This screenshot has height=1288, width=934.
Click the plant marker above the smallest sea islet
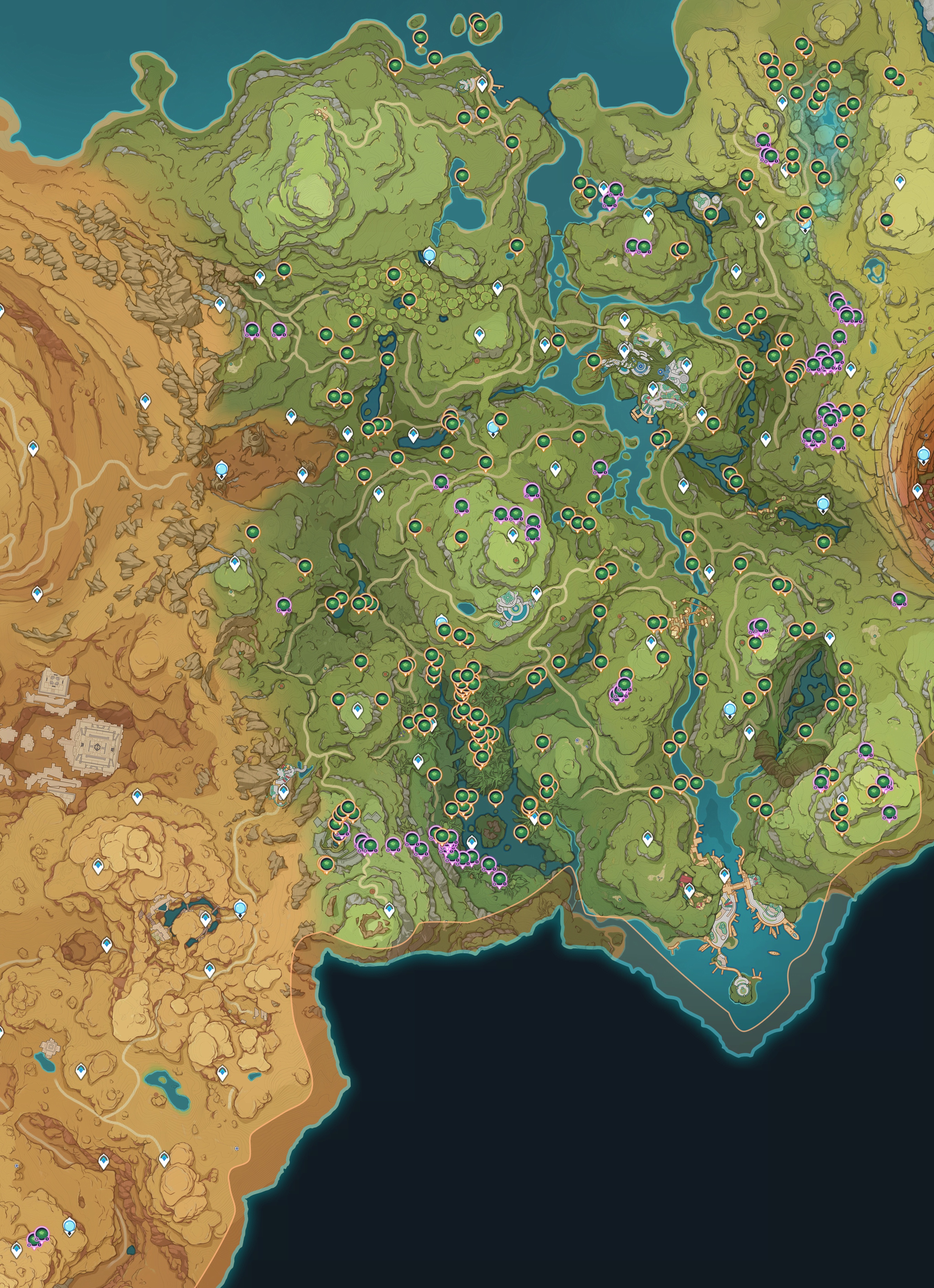pos(421,37)
